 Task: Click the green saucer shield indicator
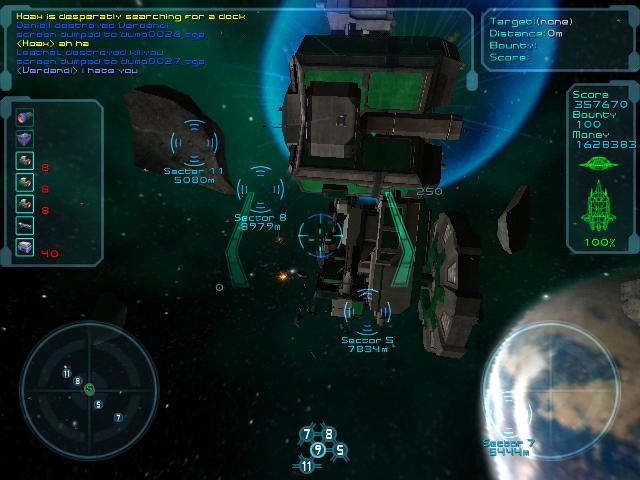pos(600,163)
